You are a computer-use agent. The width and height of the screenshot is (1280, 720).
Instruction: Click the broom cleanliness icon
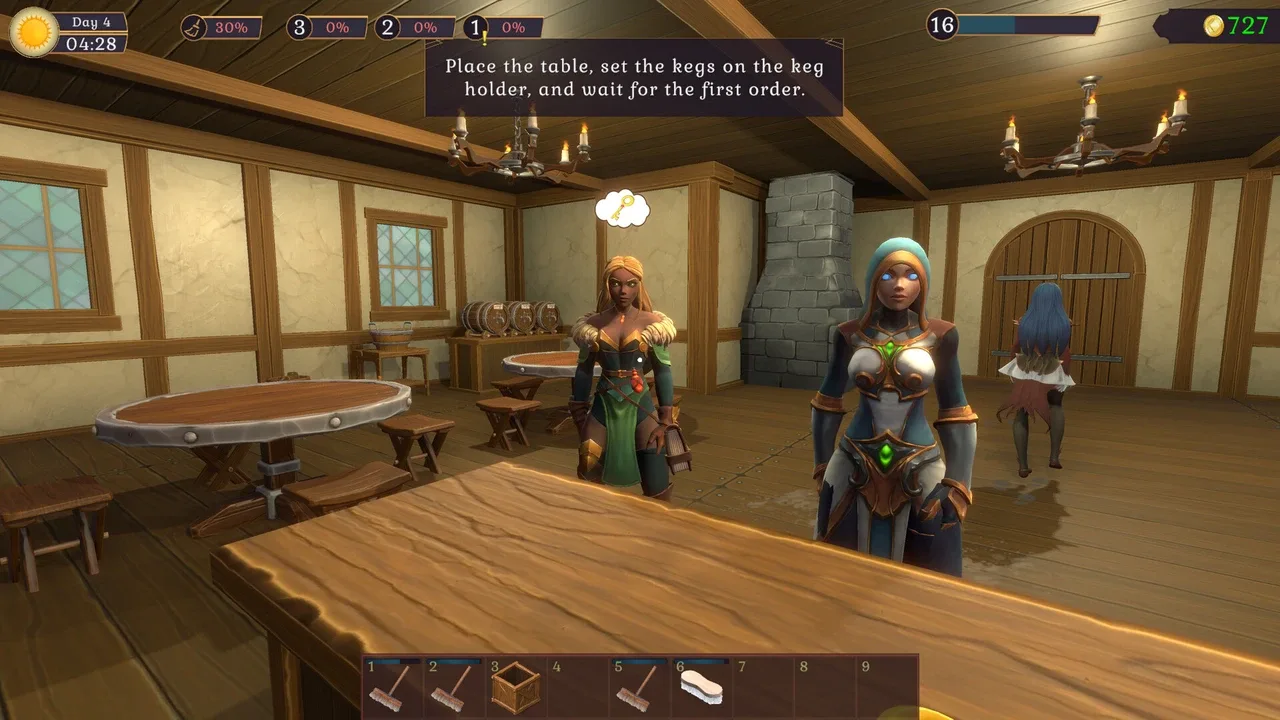click(x=195, y=27)
